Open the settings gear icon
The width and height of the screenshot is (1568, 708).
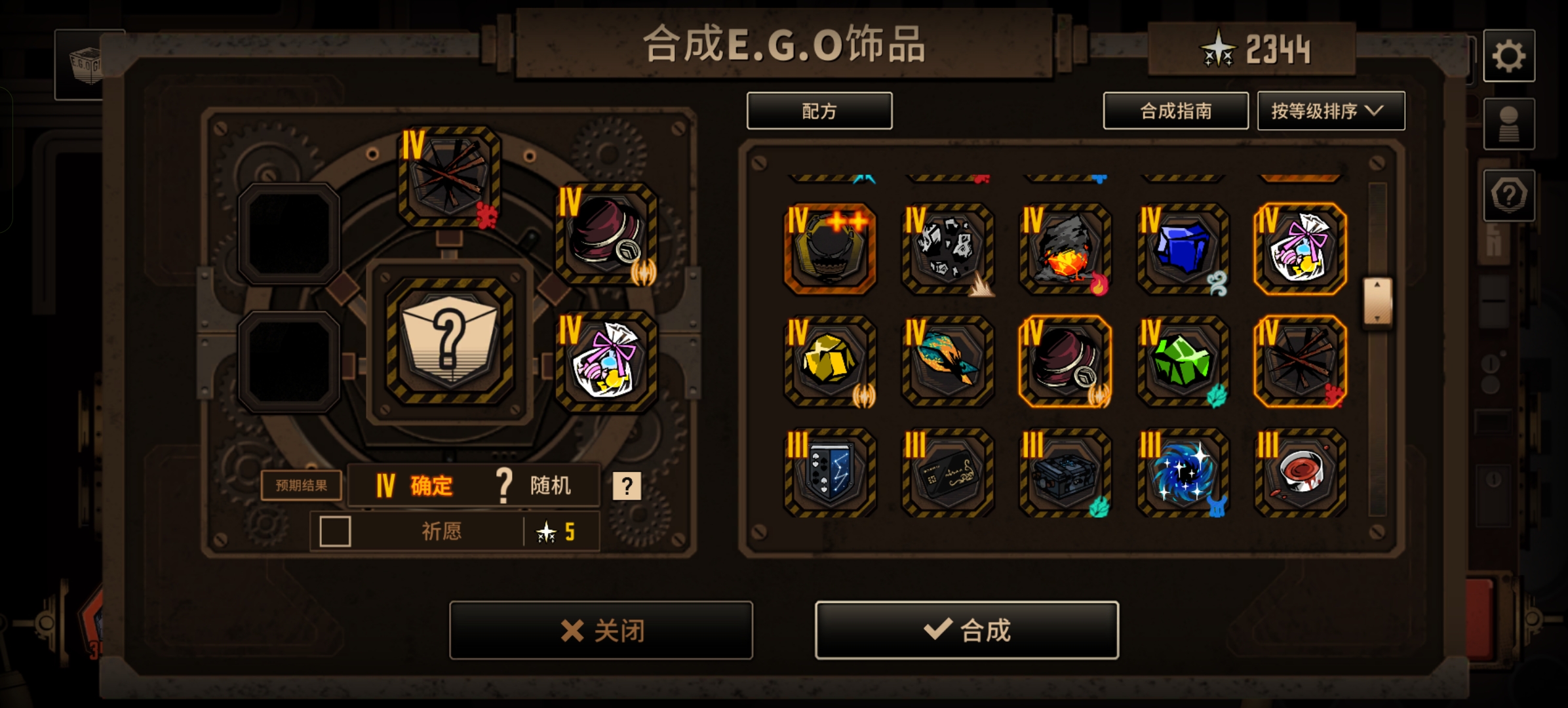coord(1511,56)
